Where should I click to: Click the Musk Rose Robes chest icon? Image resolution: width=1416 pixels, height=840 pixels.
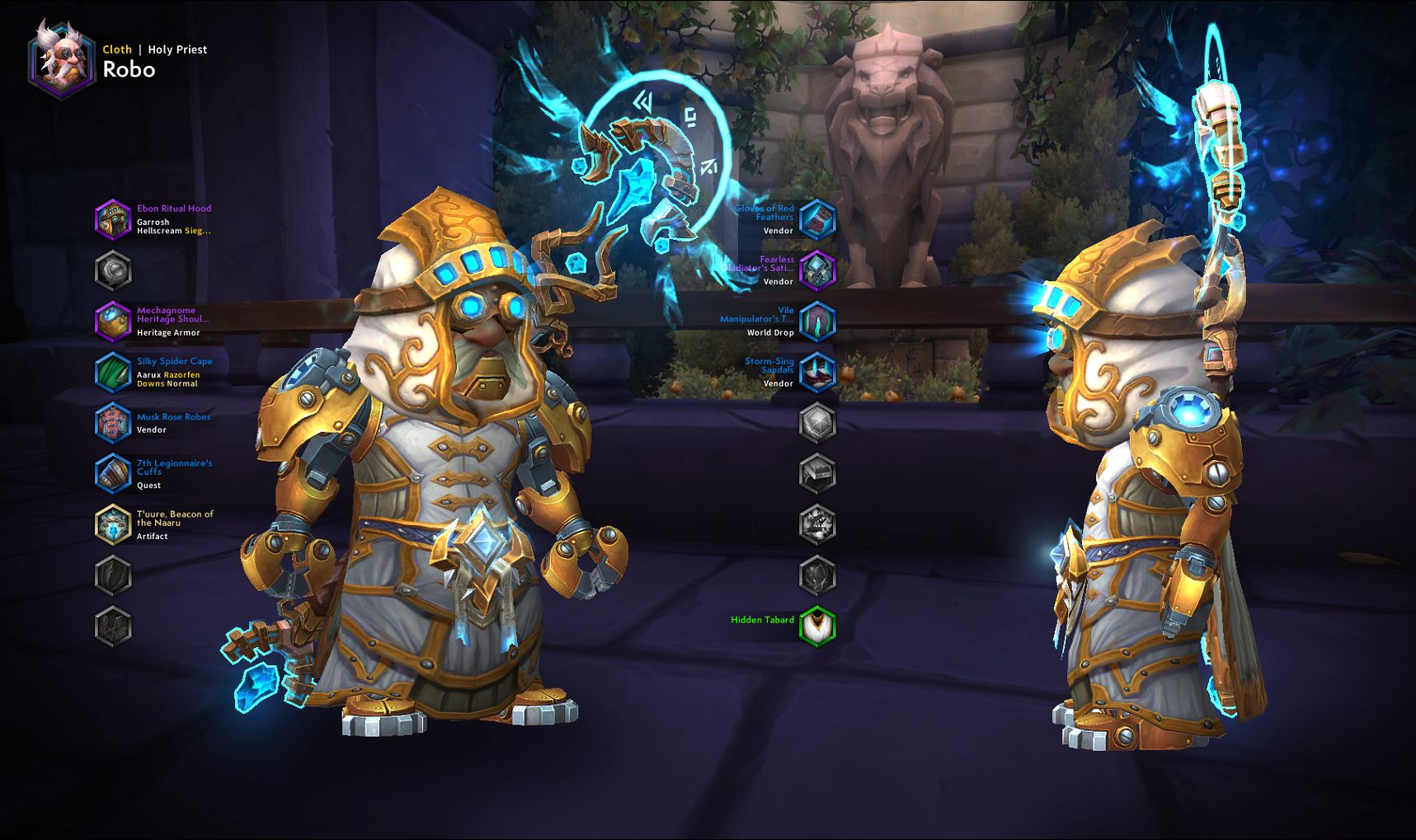tap(114, 423)
